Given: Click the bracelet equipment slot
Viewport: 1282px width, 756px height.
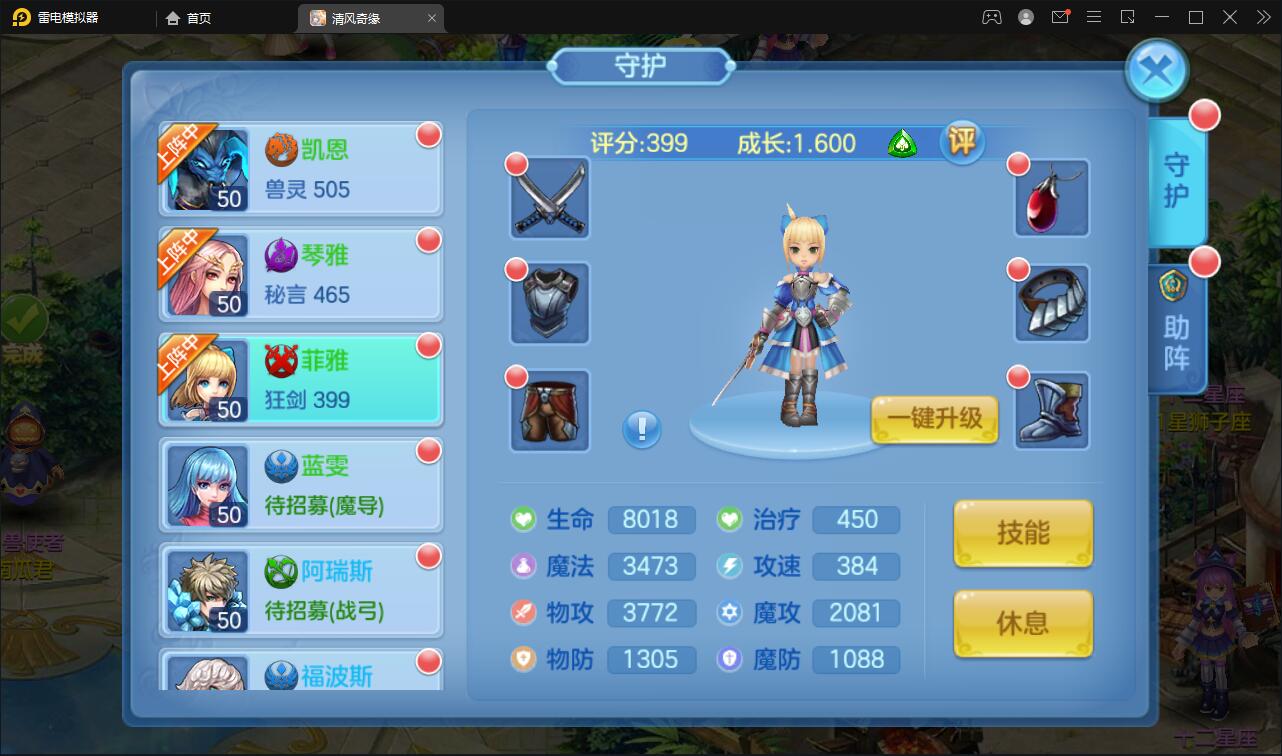Looking at the screenshot, I should click(1051, 303).
